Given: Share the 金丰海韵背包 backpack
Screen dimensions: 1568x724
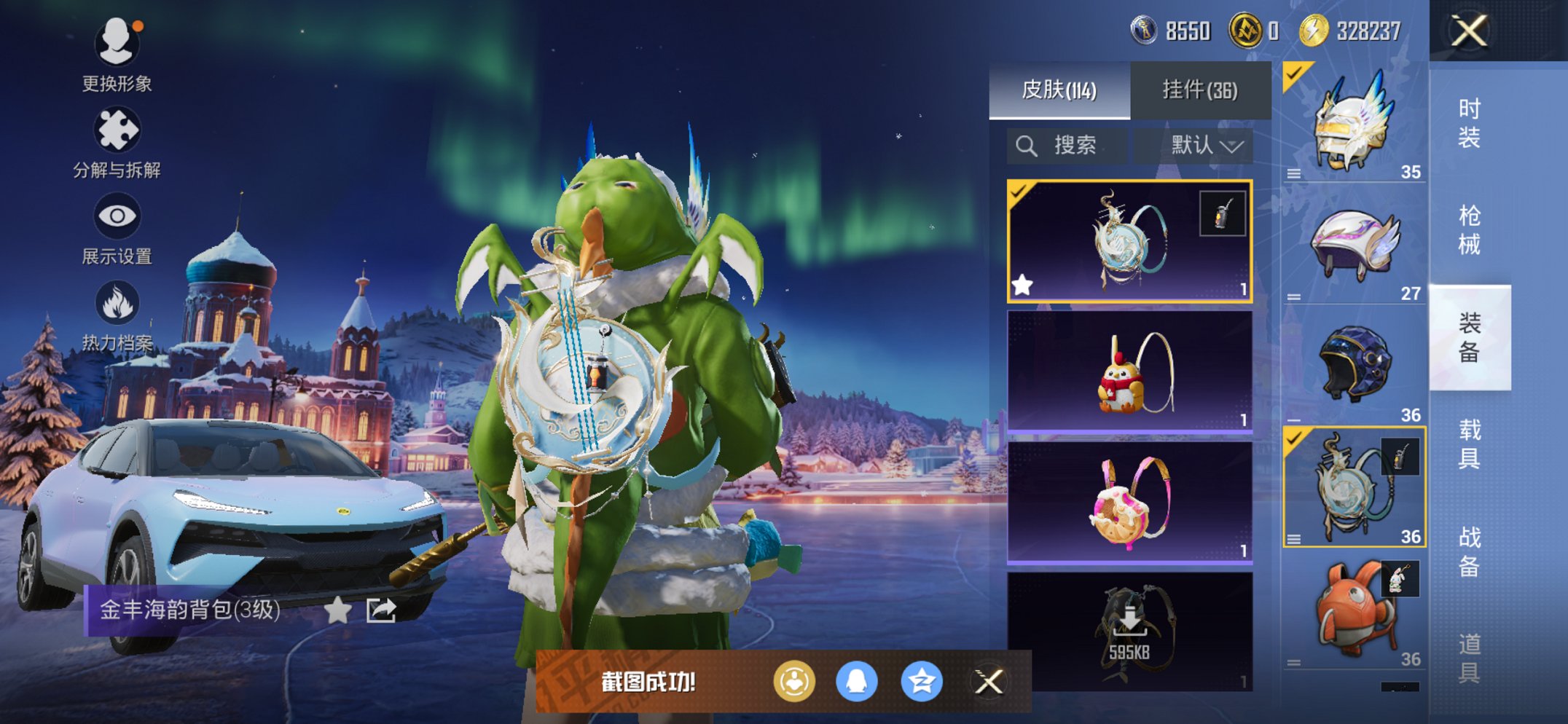Looking at the screenshot, I should [x=381, y=610].
